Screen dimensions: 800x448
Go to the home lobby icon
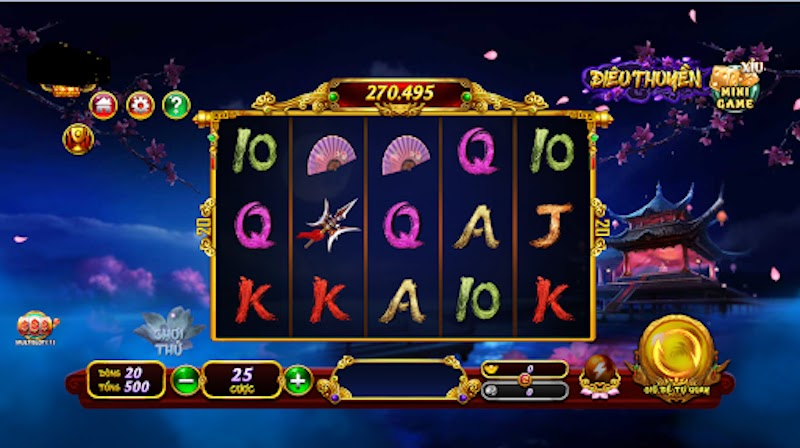click(x=103, y=104)
